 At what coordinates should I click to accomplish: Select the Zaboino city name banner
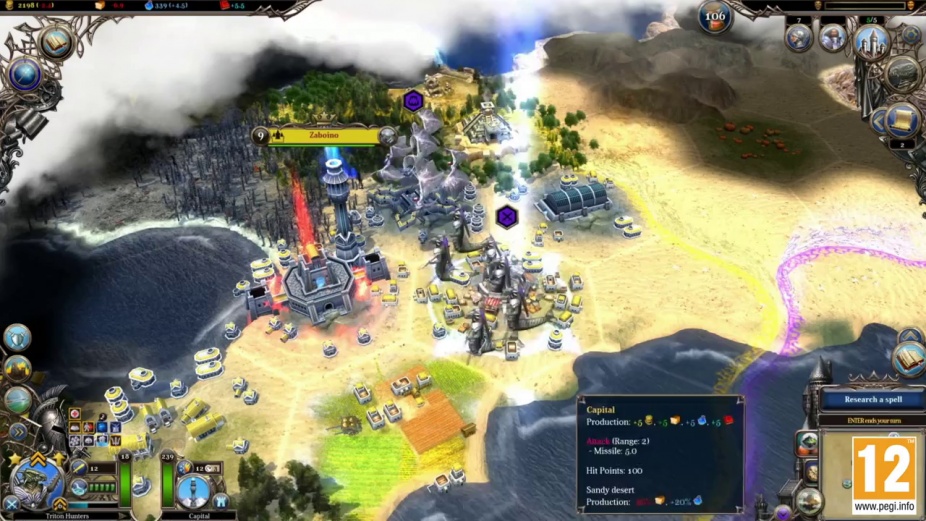pos(323,135)
